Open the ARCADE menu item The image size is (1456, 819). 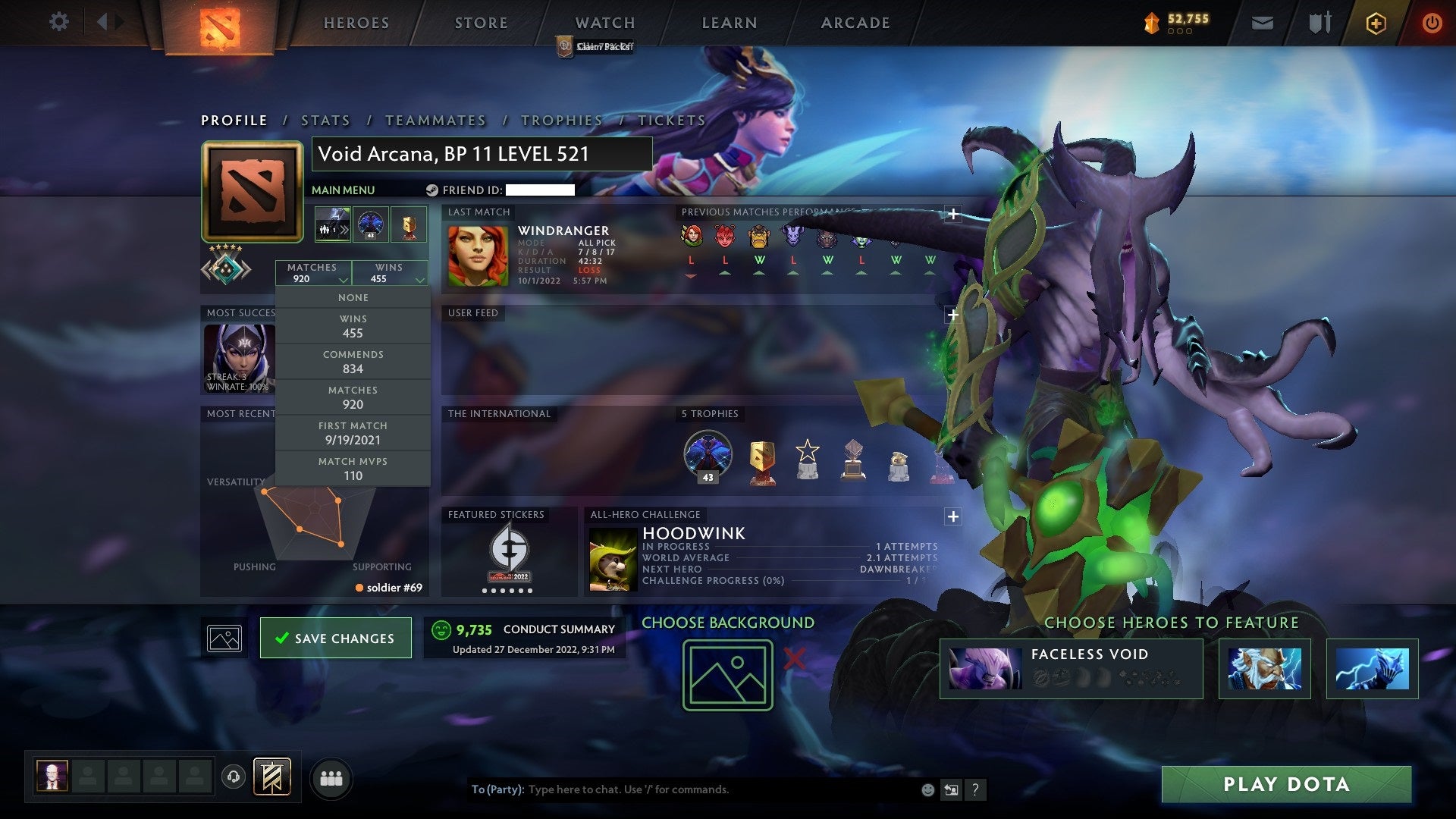(x=855, y=23)
